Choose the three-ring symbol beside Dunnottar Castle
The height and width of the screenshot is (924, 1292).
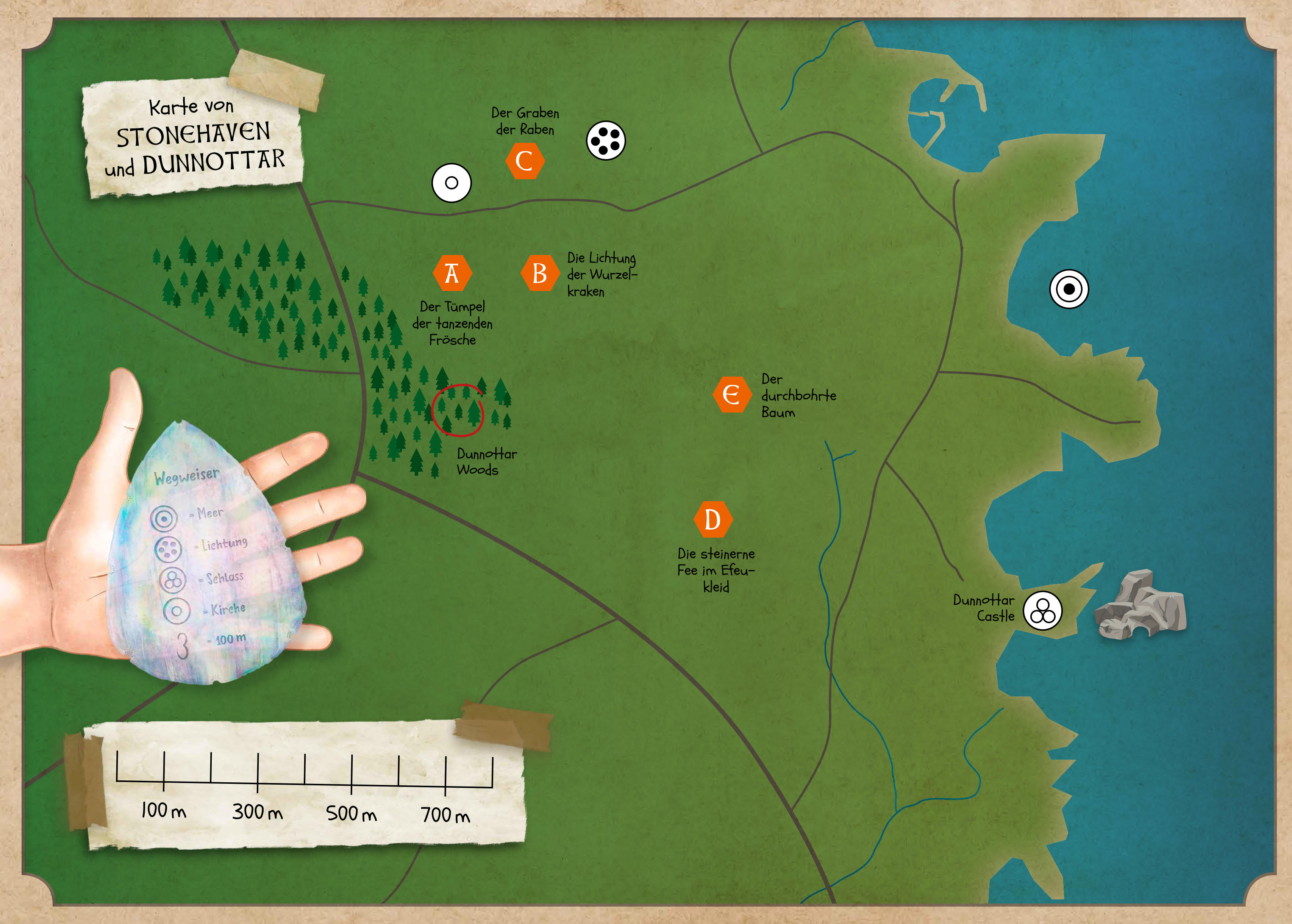(1042, 611)
